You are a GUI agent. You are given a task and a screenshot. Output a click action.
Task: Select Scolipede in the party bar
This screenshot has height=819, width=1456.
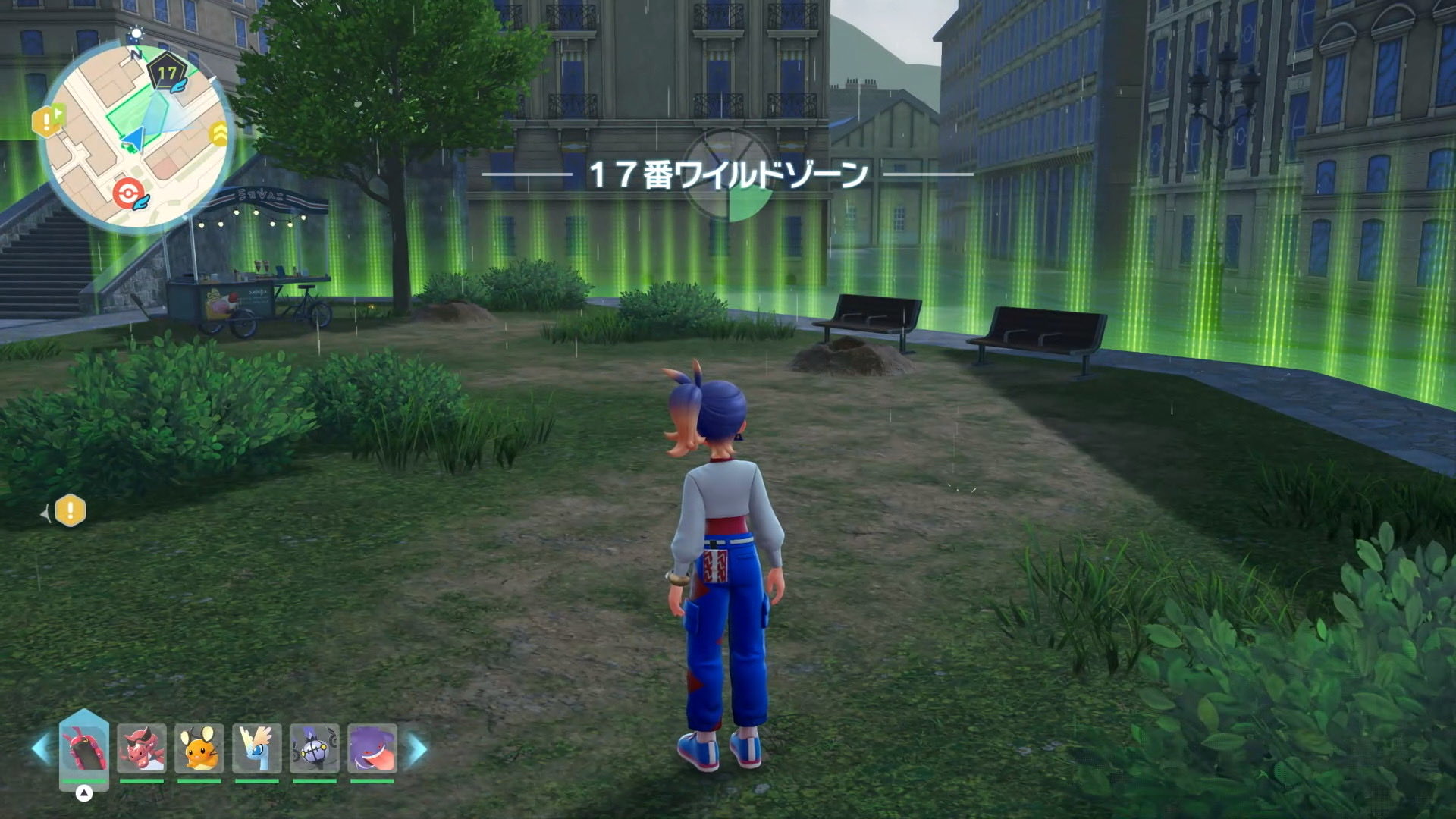[x=83, y=749]
